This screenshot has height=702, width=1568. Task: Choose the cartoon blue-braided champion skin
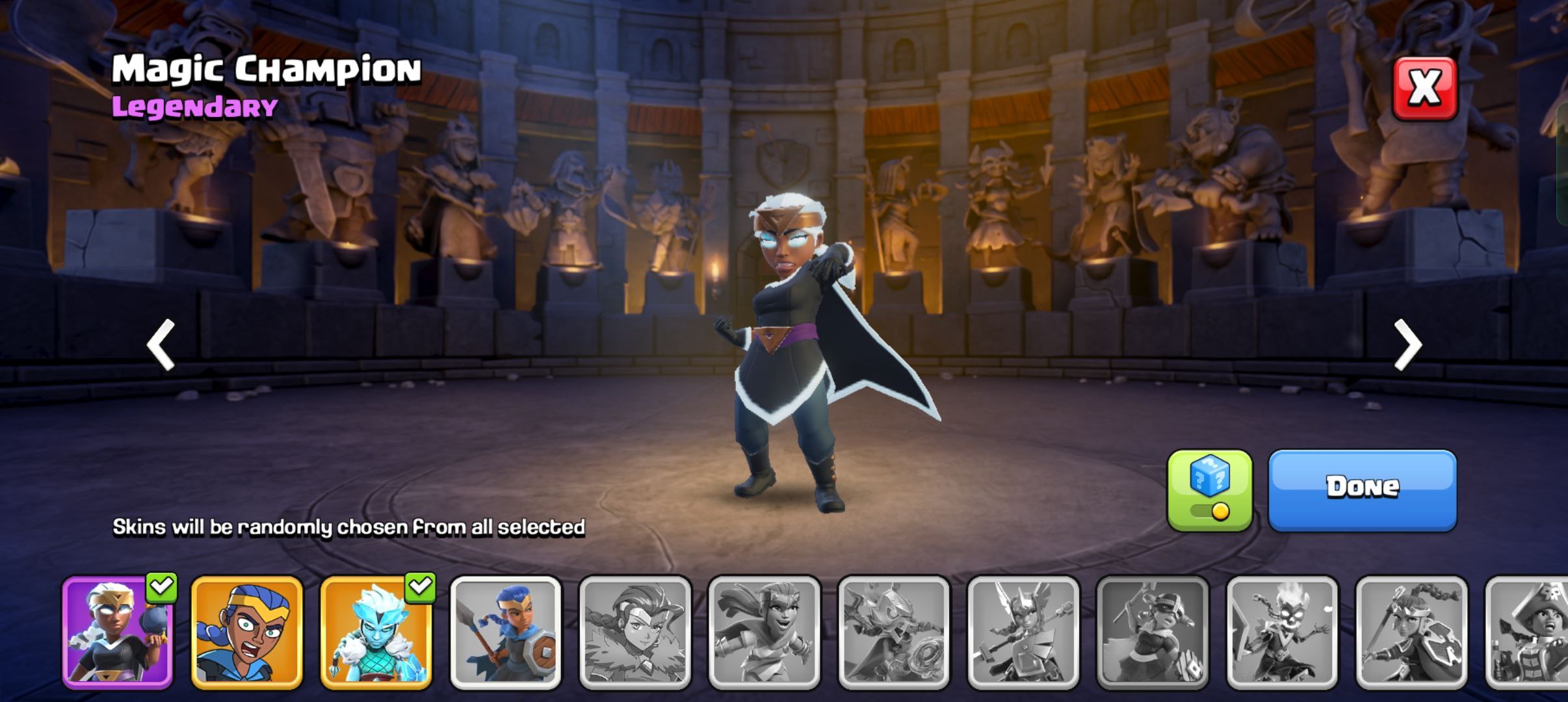pyautogui.click(x=246, y=632)
